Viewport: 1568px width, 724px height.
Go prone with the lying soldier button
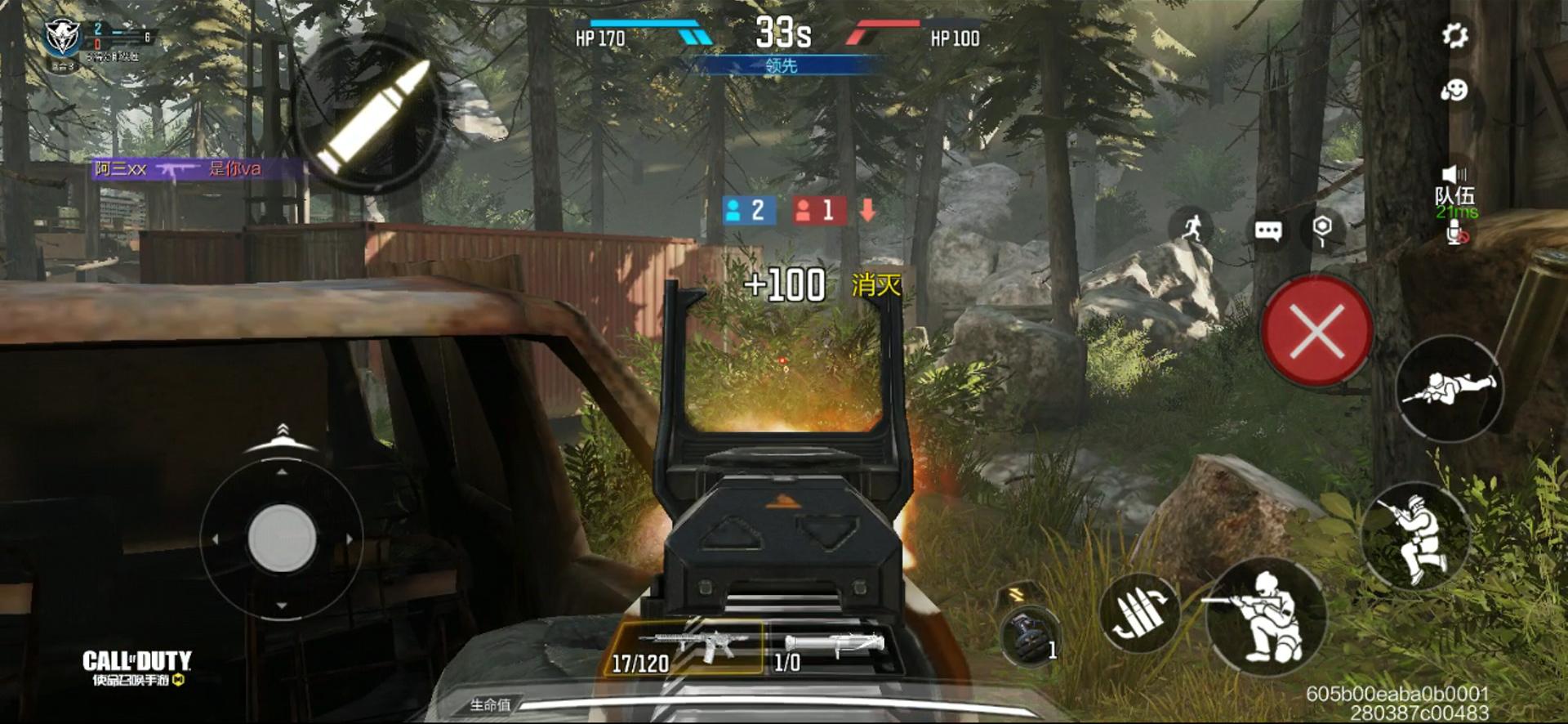[1449, 389]
